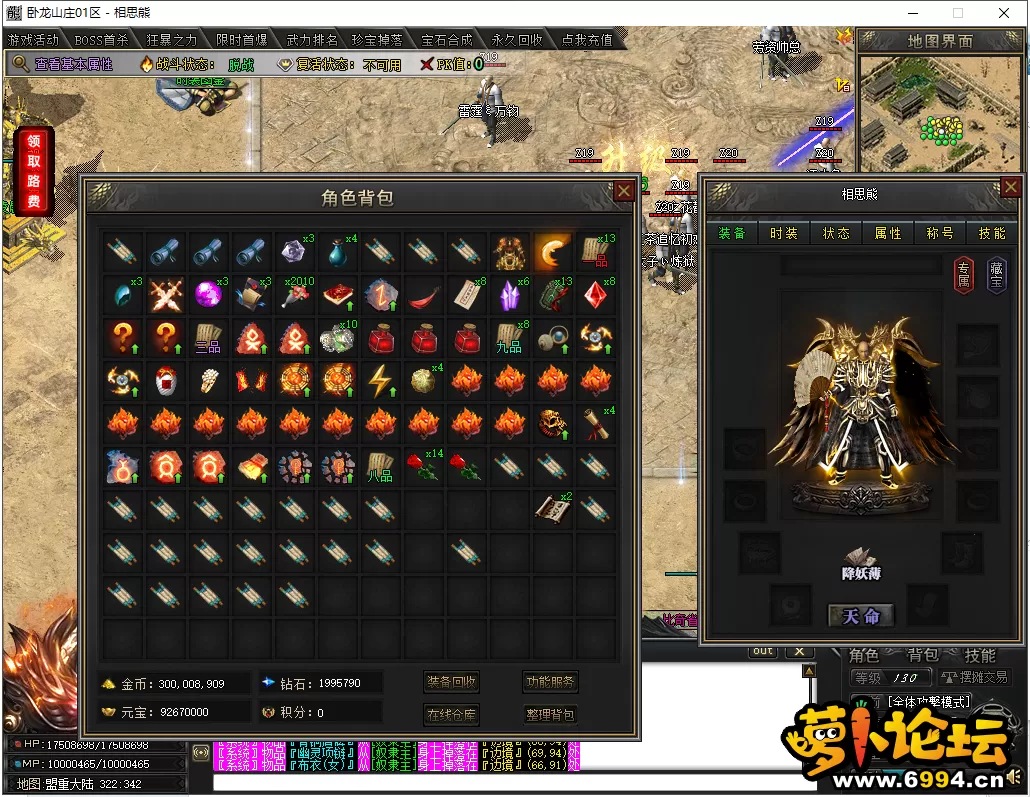
Task: Click the 天命 button below the character
Action: pos(860,616)
